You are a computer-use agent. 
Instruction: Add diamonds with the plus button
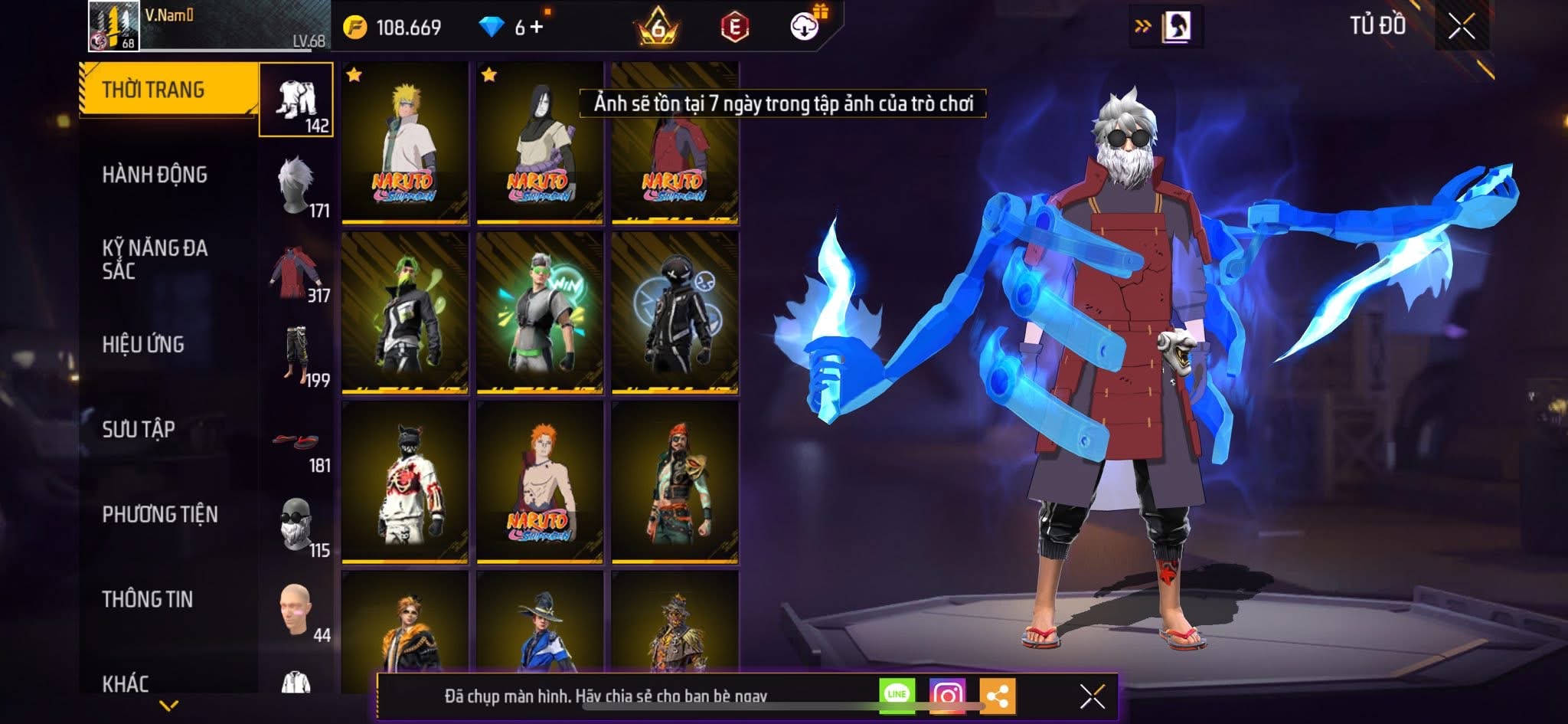click(536, 28)
